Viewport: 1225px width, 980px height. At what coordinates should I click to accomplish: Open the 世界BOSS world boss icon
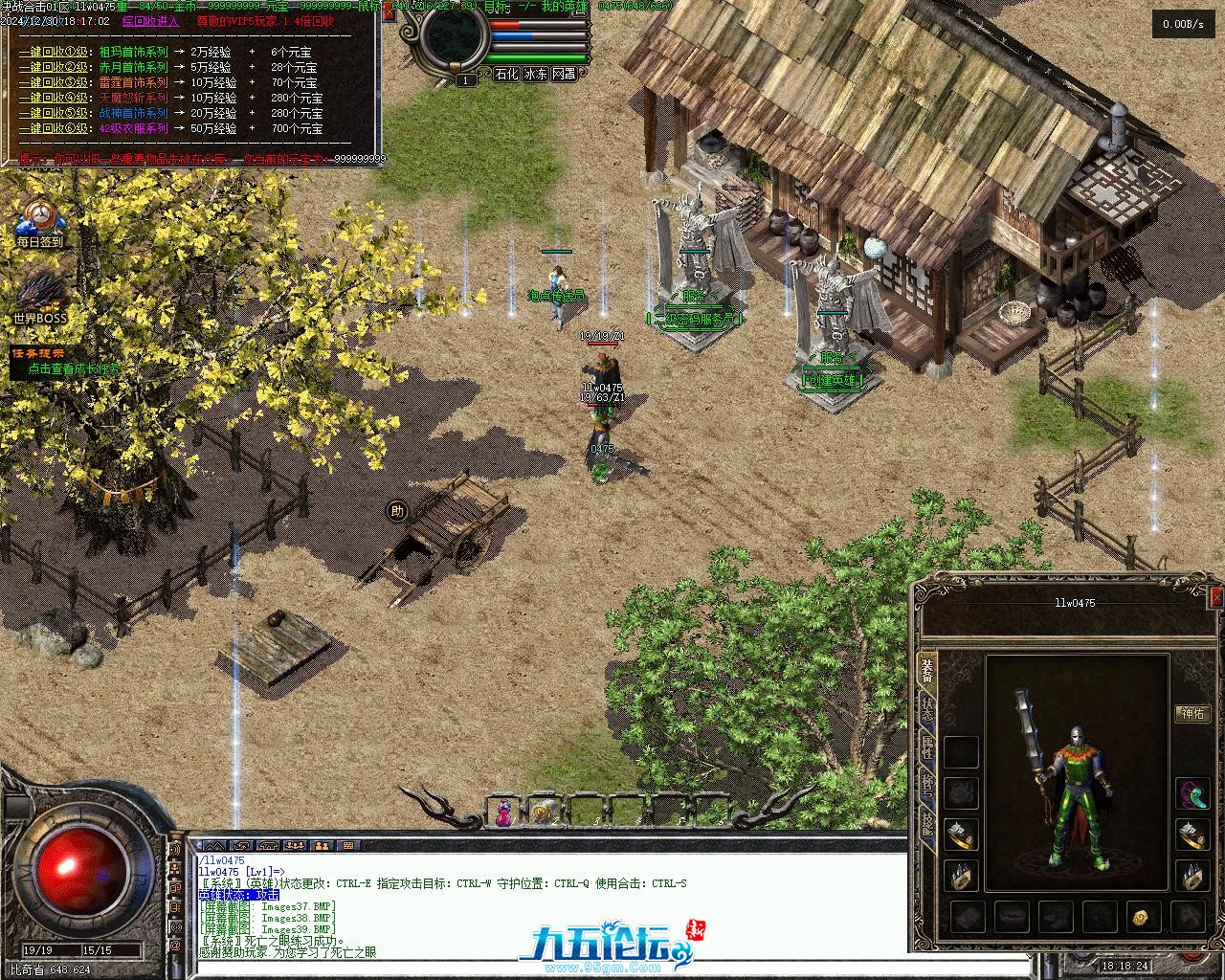coord(39,299)
